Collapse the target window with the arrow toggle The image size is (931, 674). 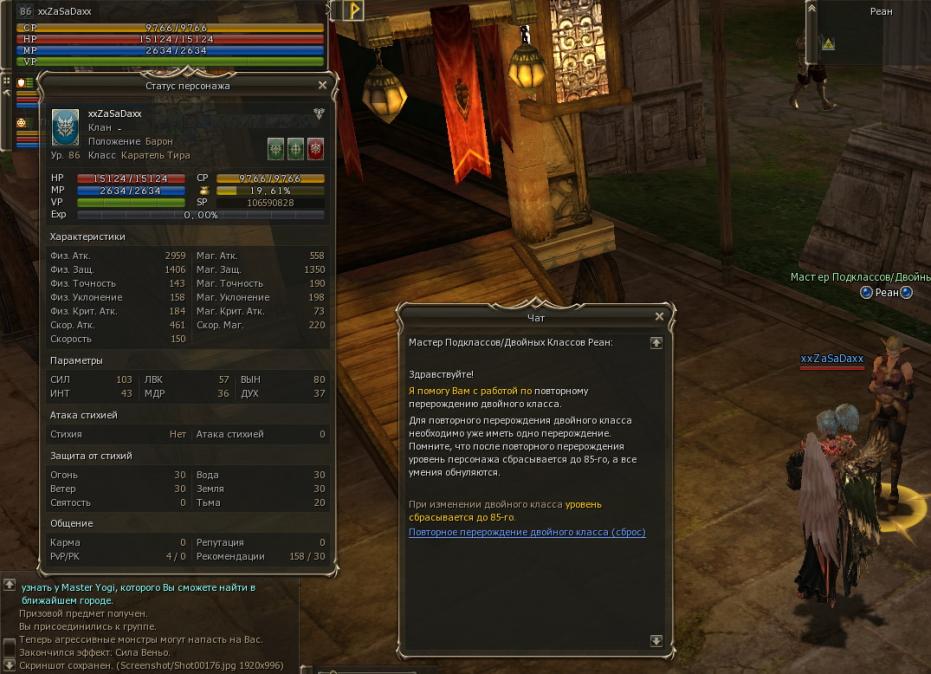point(811,7)
